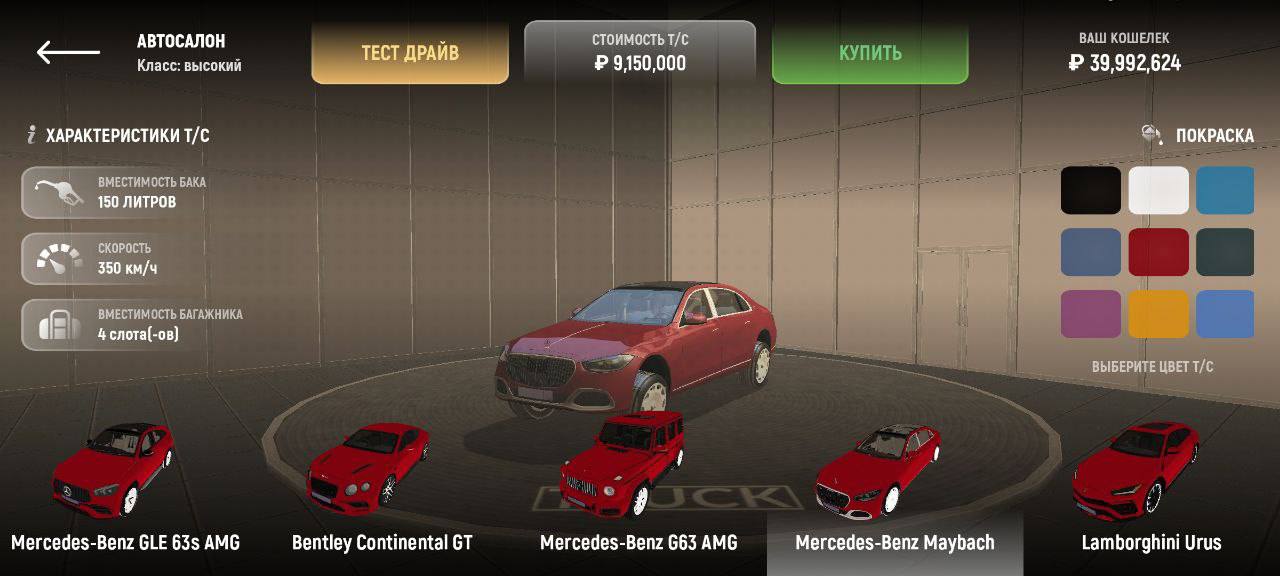Select the dark red paint swatch
The width and height of the screenshot is (1280, 576).
point(1159,252)
